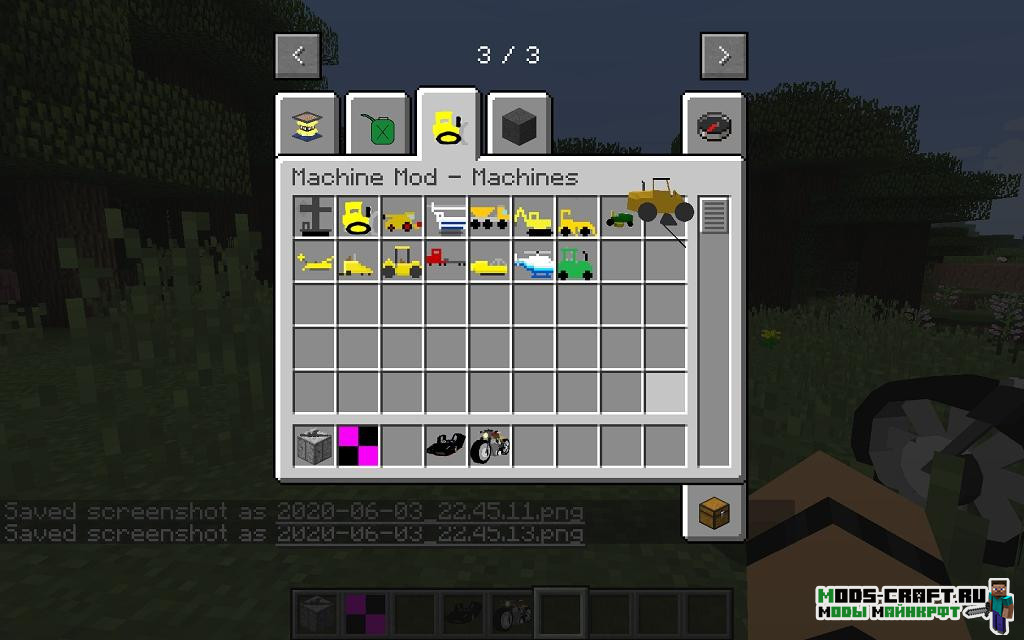The image size is (1024, 640).
Task: Pick the magenta-black missing texture item
Action: click(357, 445)
